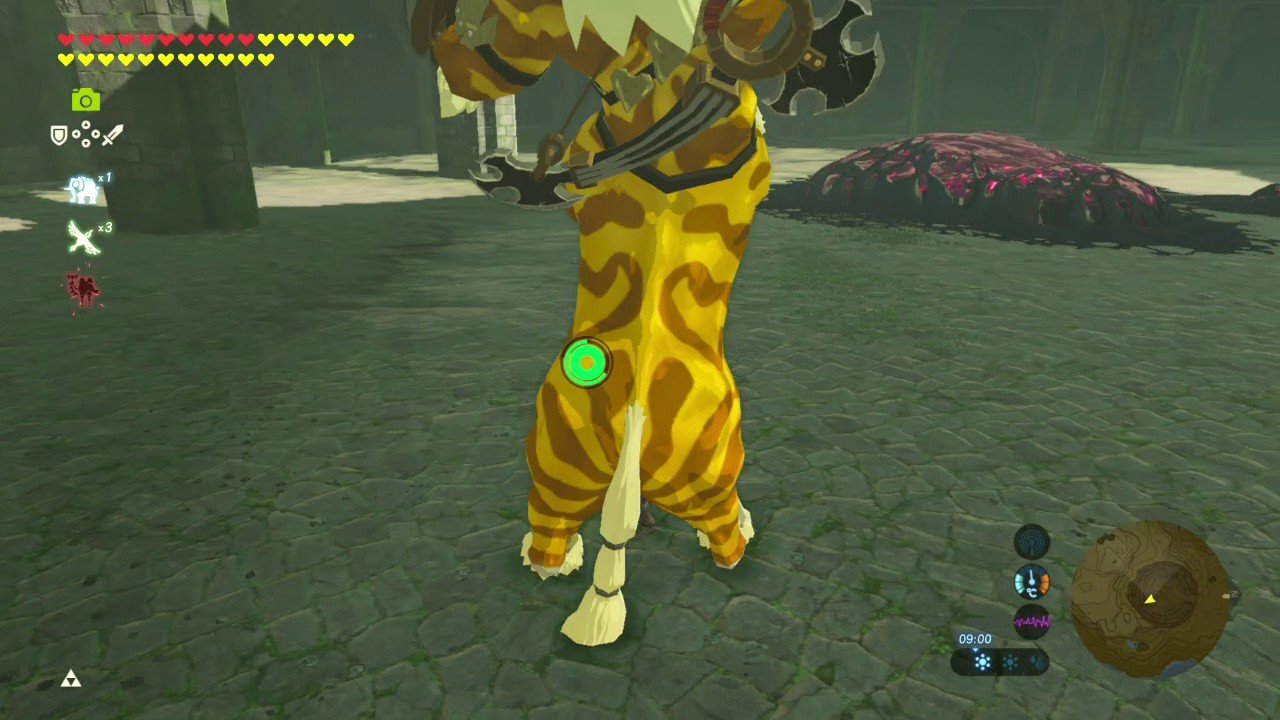Click the purple noise meter icon
The width and height of the screenshot is (1280, 720).
(x=1032, y=621)
